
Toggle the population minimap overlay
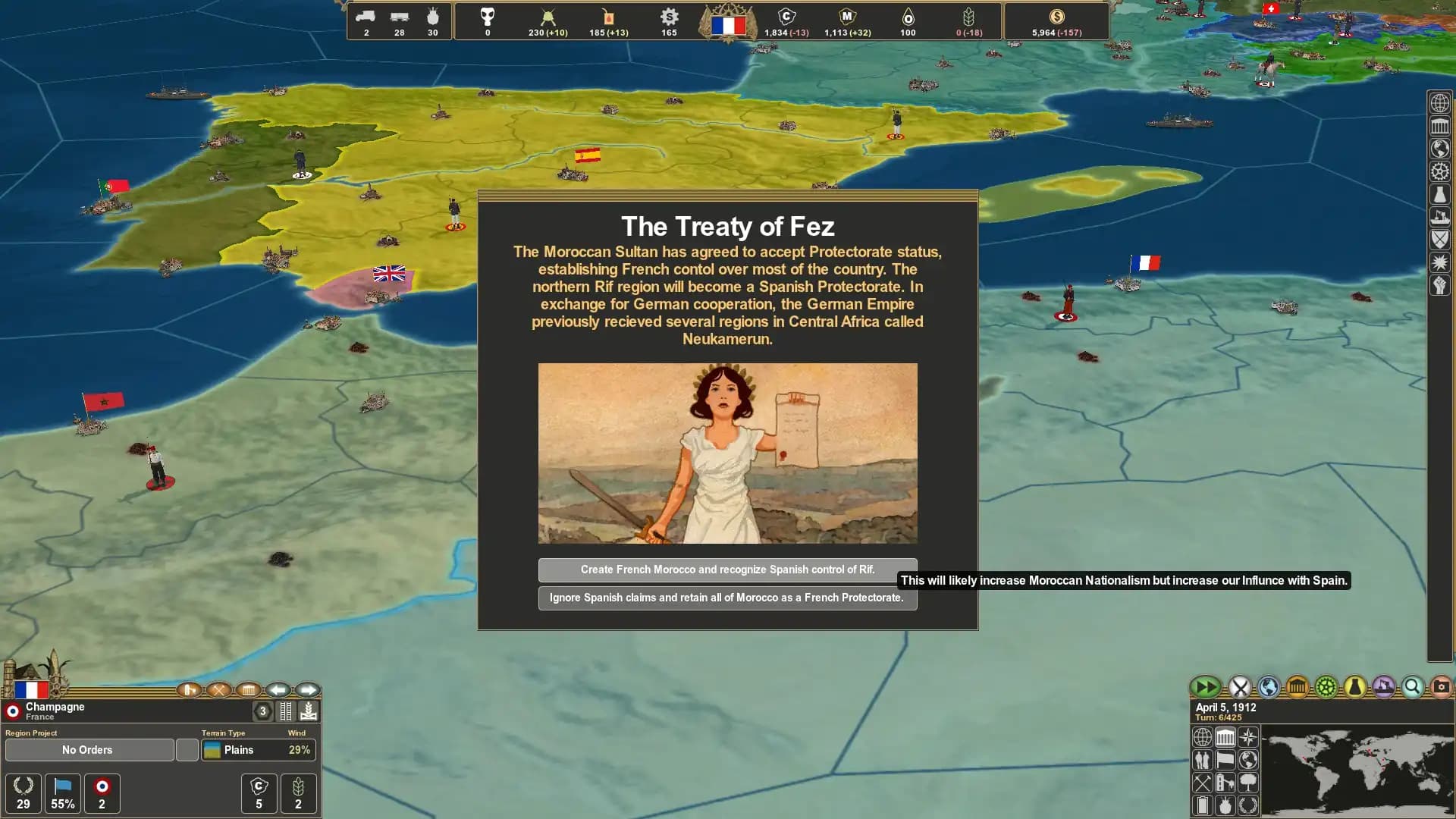[x=1202, y=760]
